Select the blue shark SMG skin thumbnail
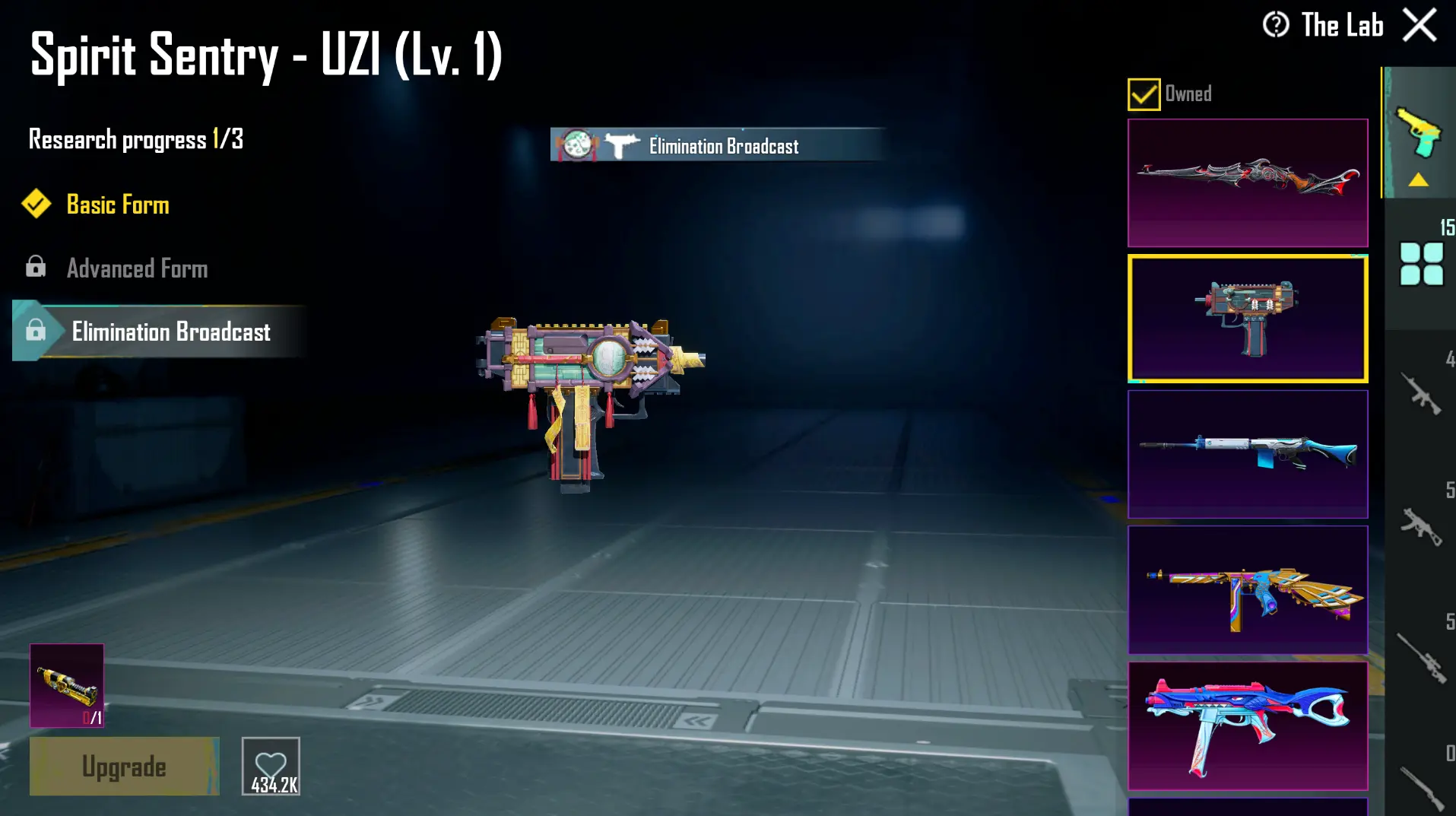1456x816 pixels. [1248, 726]
